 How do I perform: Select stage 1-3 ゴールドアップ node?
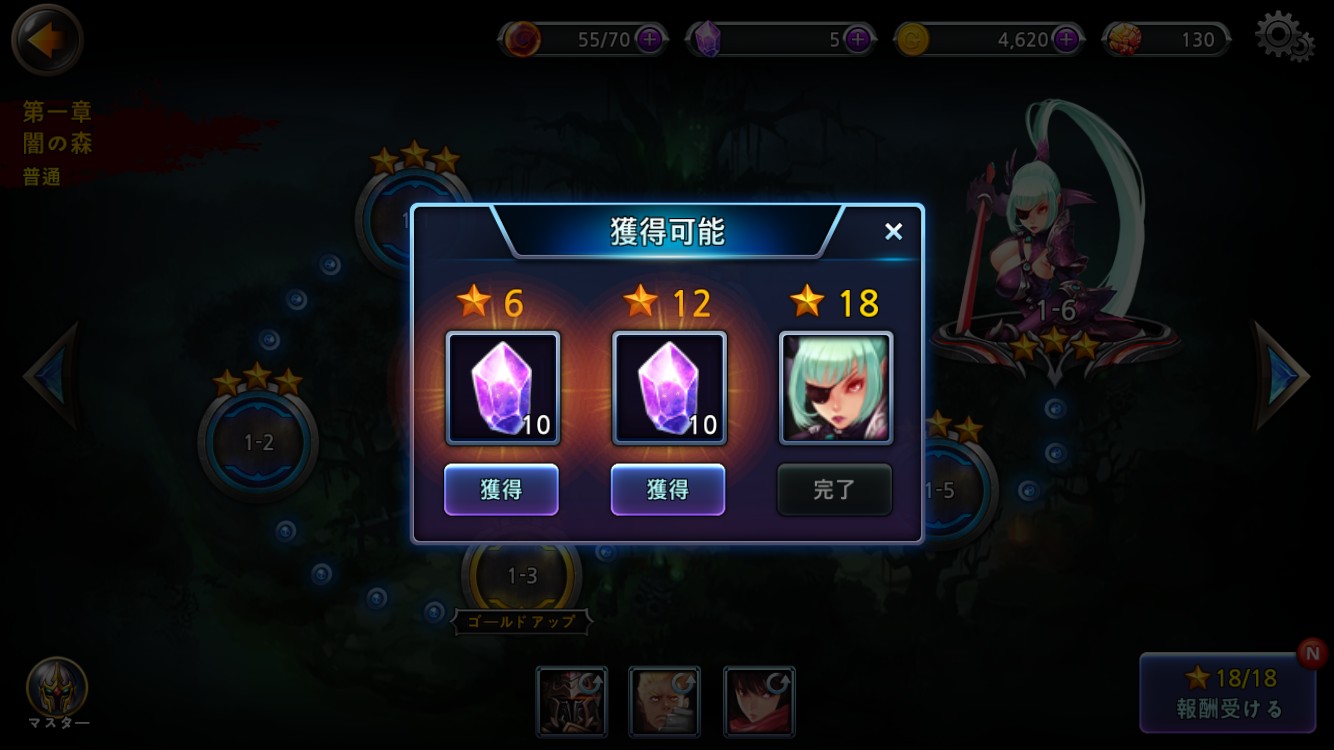pyautogui.click(x=522, y=577)
